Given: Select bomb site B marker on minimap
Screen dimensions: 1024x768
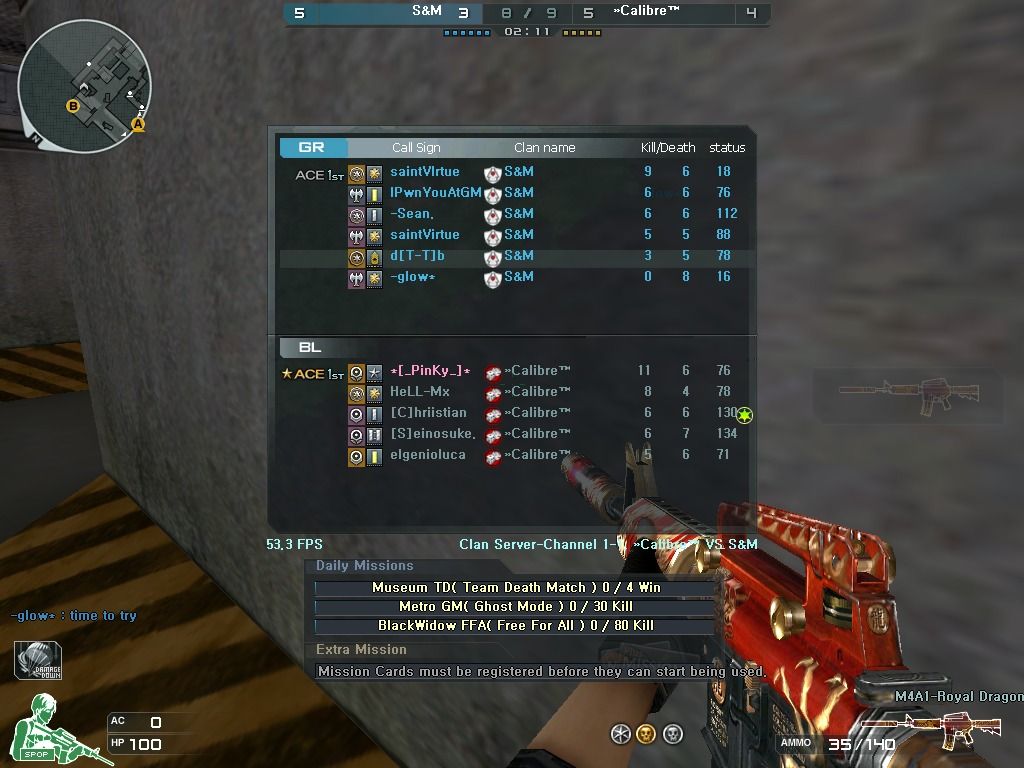Looking at the screenshot, I should 73,106.
